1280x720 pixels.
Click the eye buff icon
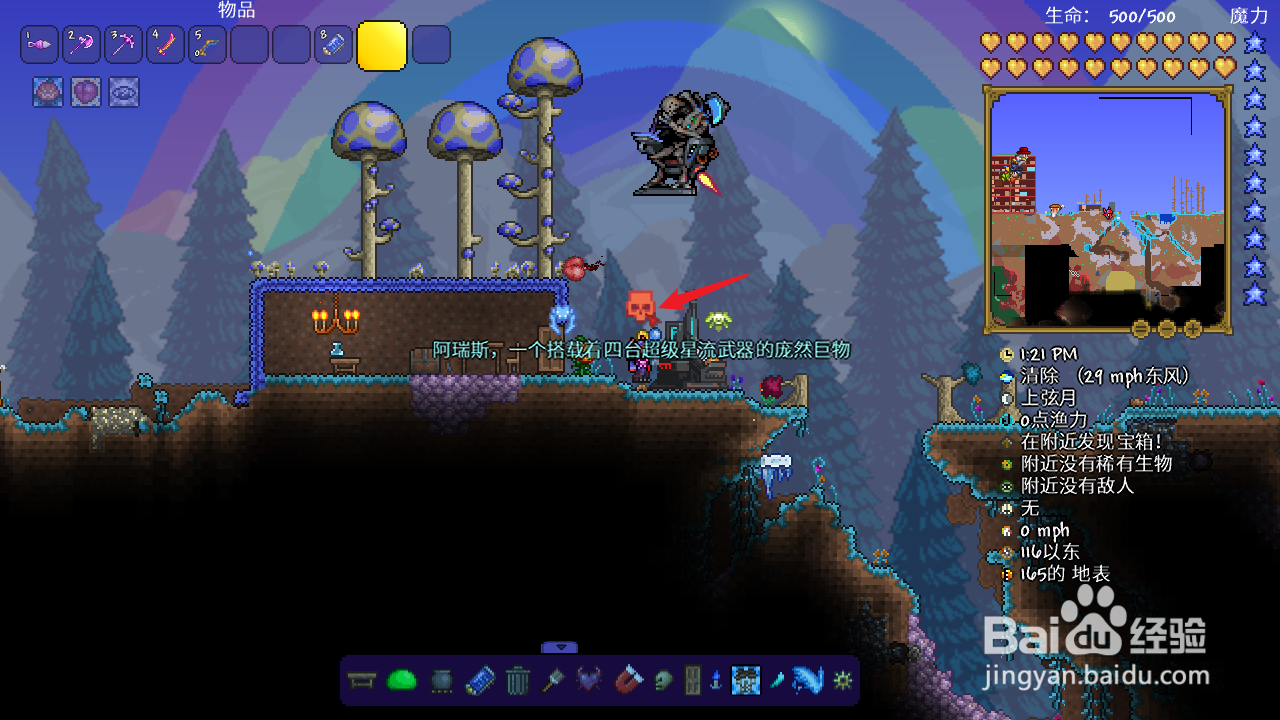[124, 92]
